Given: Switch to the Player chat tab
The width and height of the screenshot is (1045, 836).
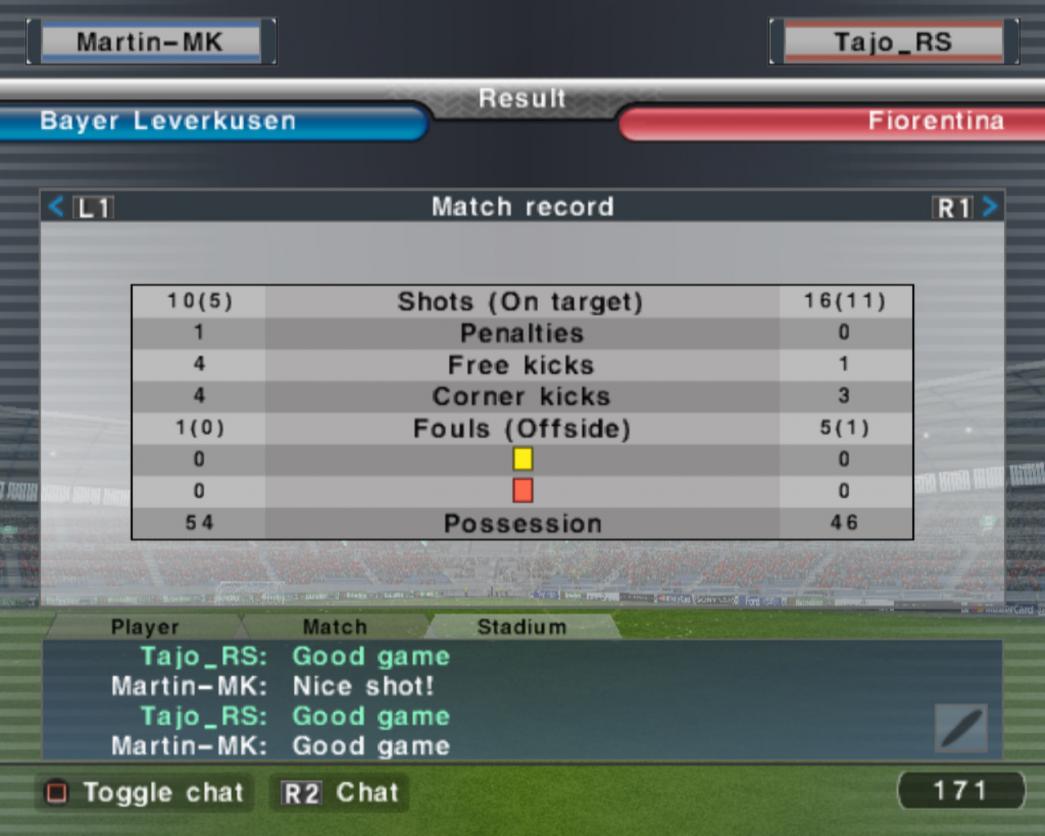Looking at the screenshot, I should tap(145, 627).
